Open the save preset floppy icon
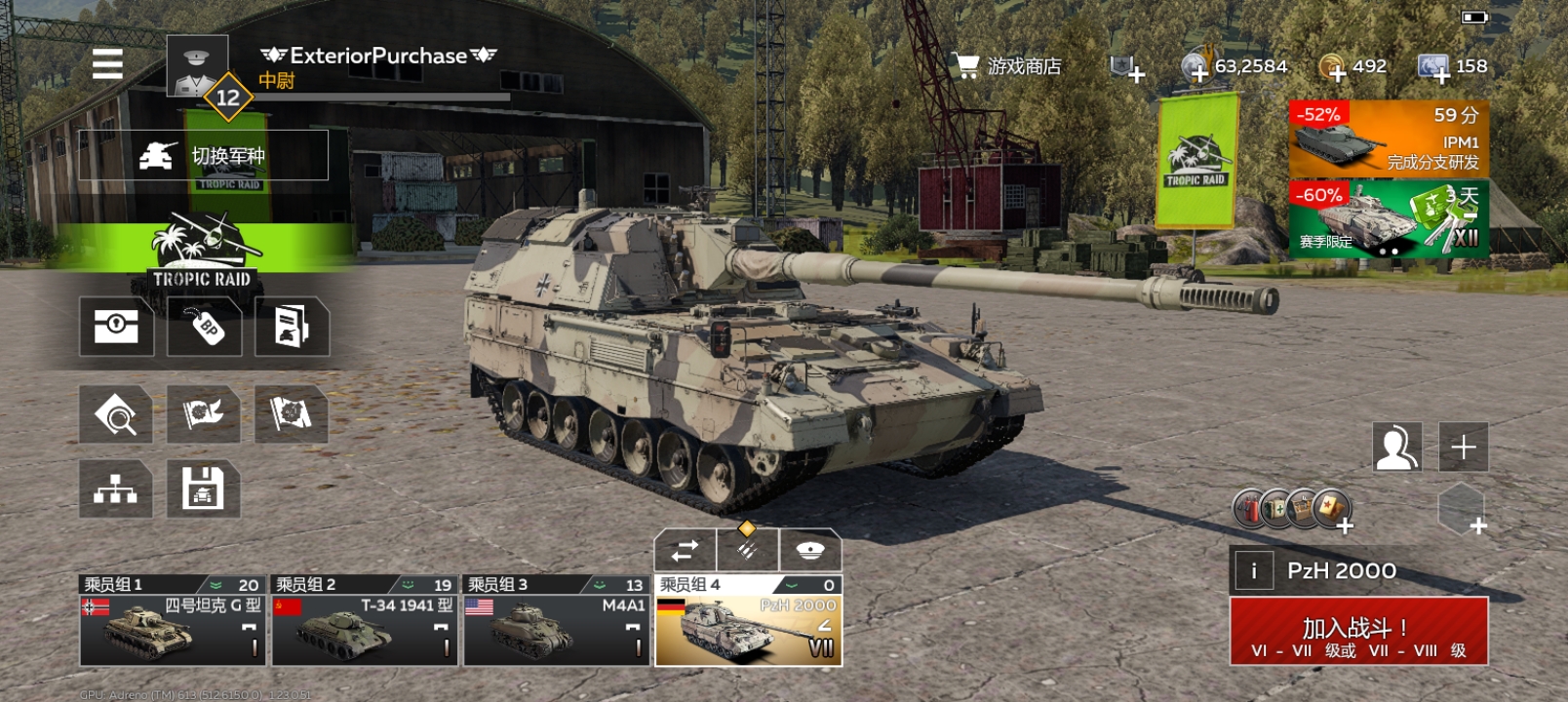1568x702 pixels. point(203,489)
